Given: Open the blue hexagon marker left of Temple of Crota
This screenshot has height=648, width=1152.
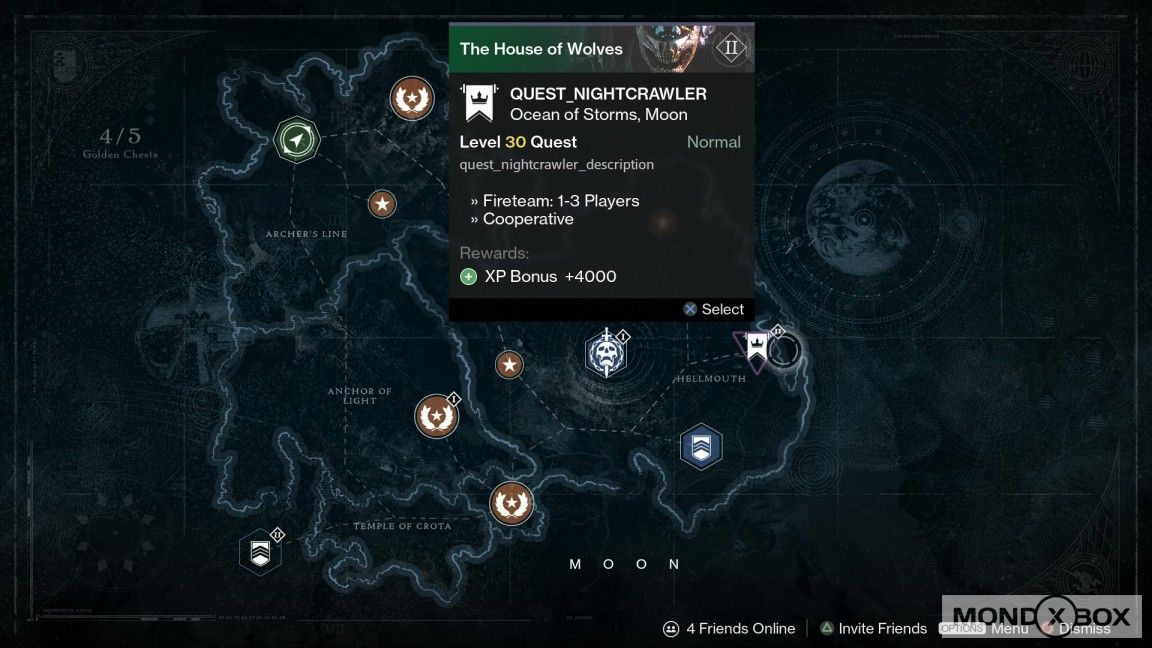Looking at the screenshot, I should tap(260, 552).
